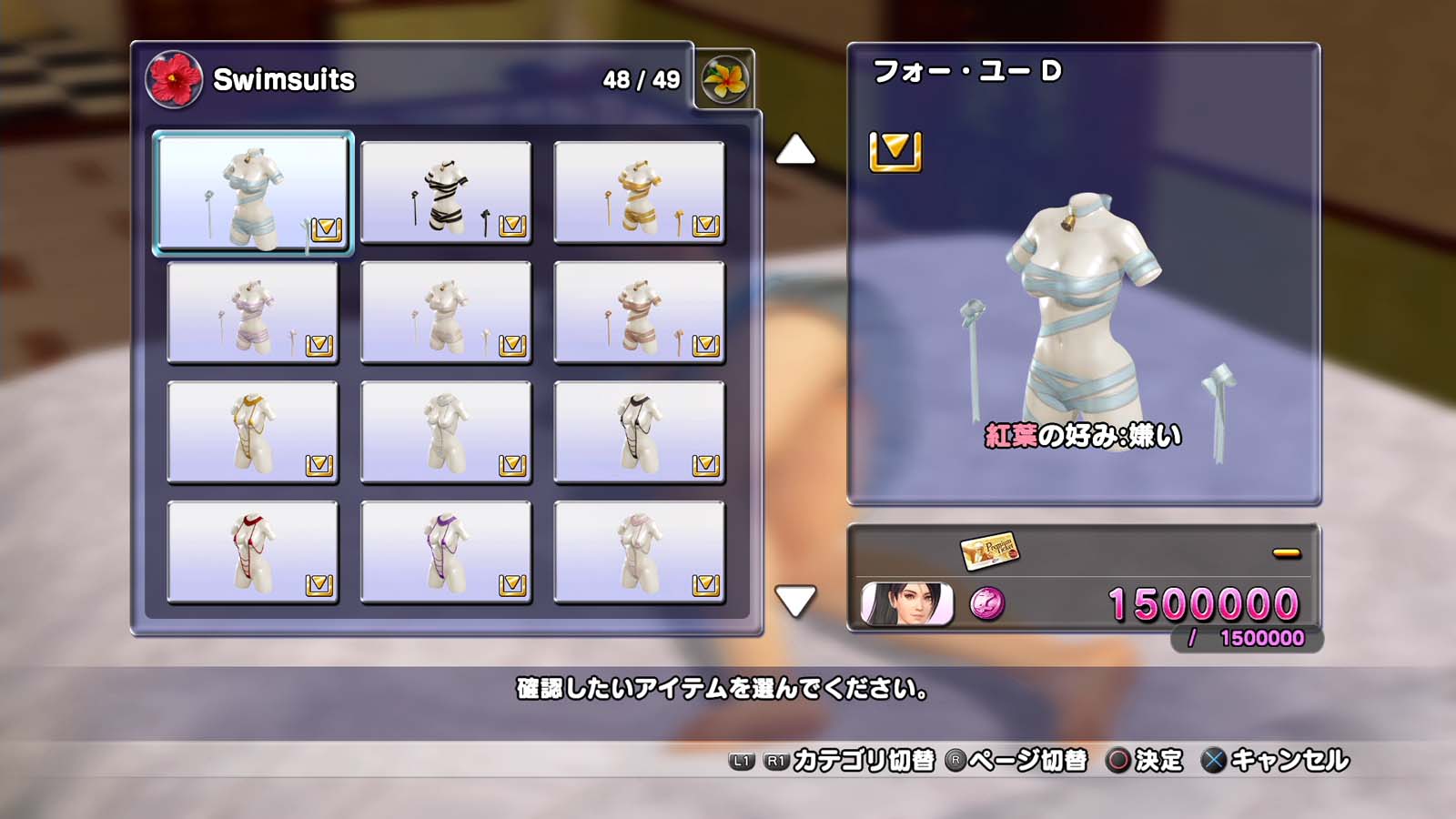This screenshot has width=1456, height=819.
Task: Go to next page with down arrow
Action: click(795, 601)
